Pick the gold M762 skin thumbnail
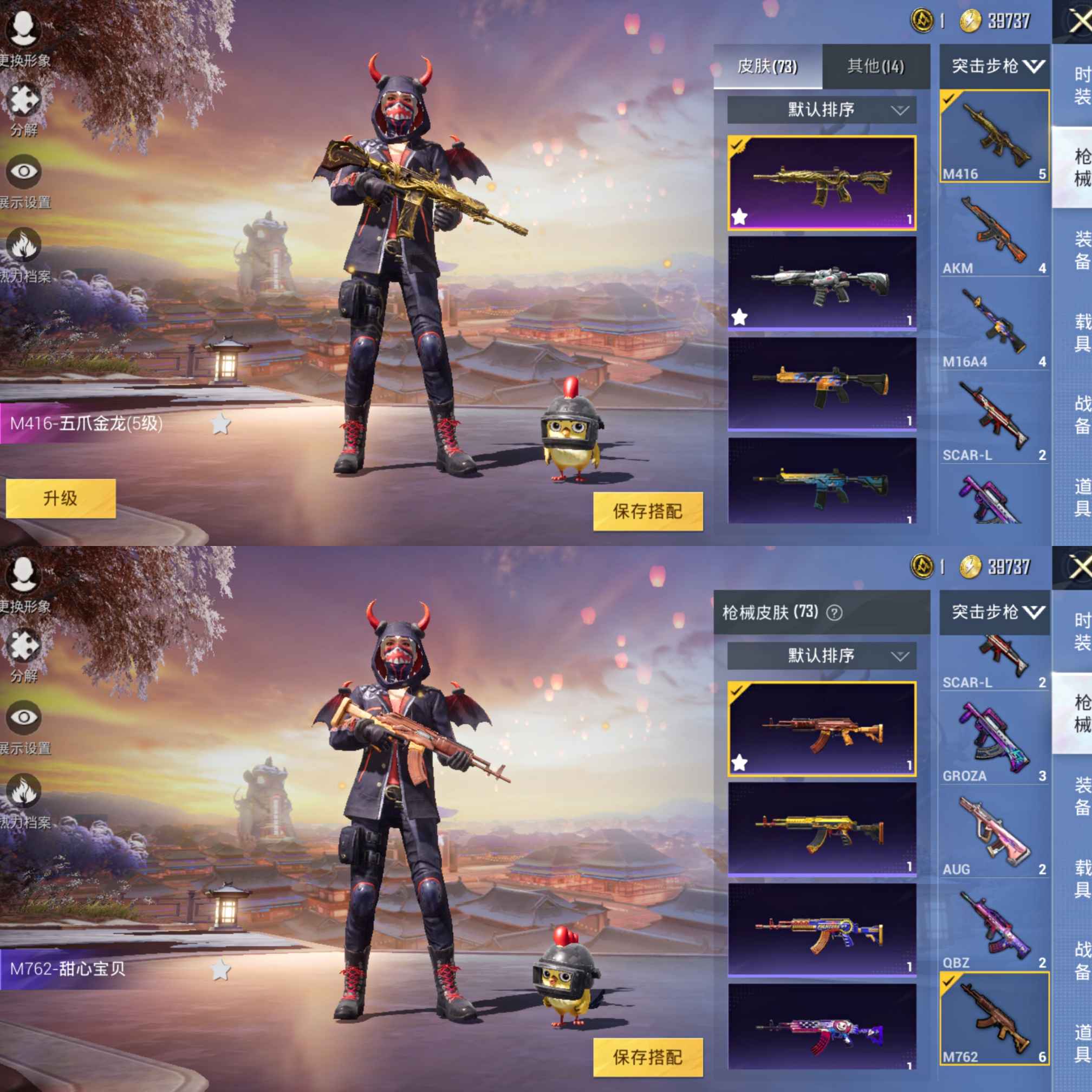 [x=821, y=829]
